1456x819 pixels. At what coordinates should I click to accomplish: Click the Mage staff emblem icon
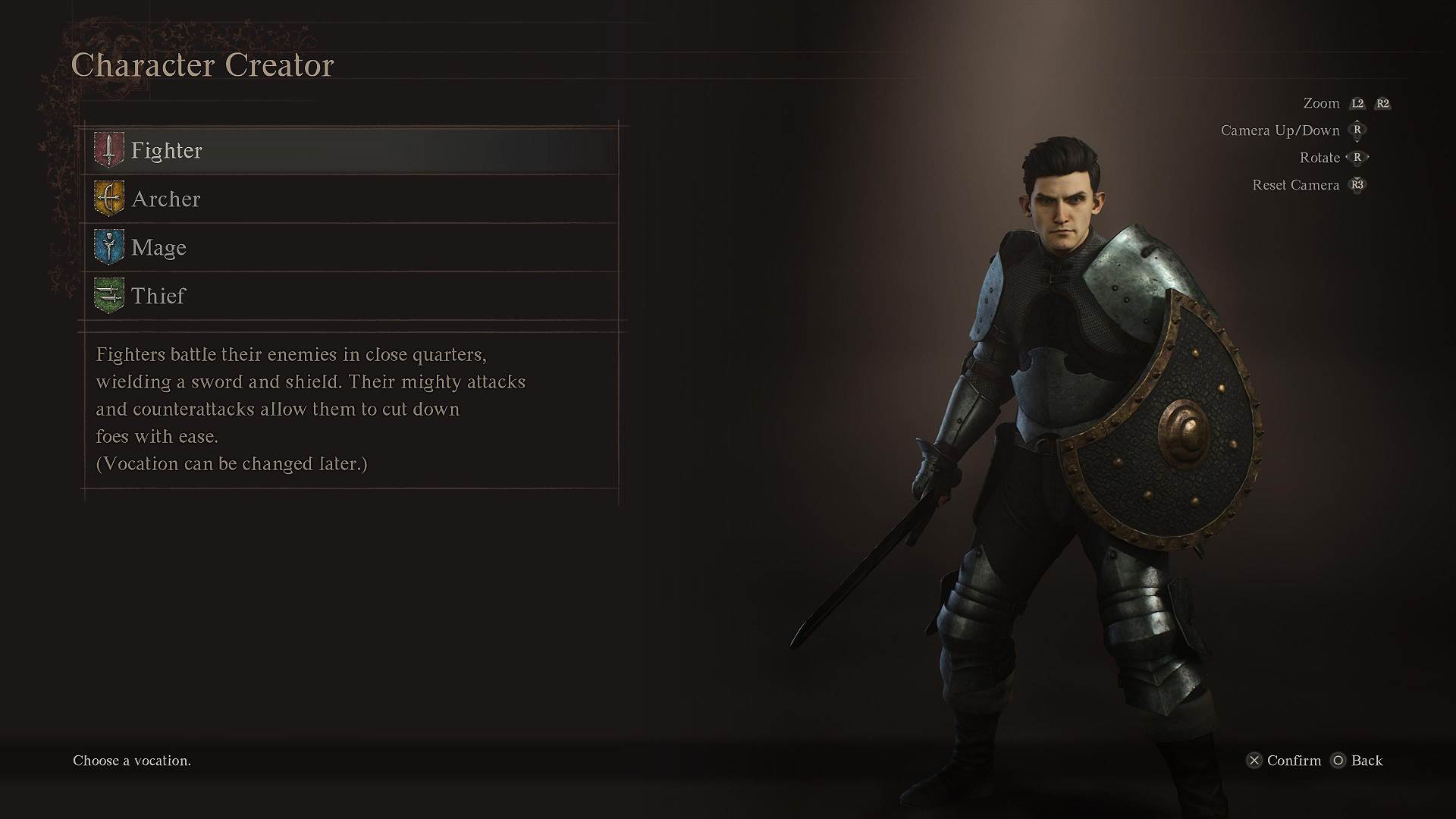(x=108, y=247)
